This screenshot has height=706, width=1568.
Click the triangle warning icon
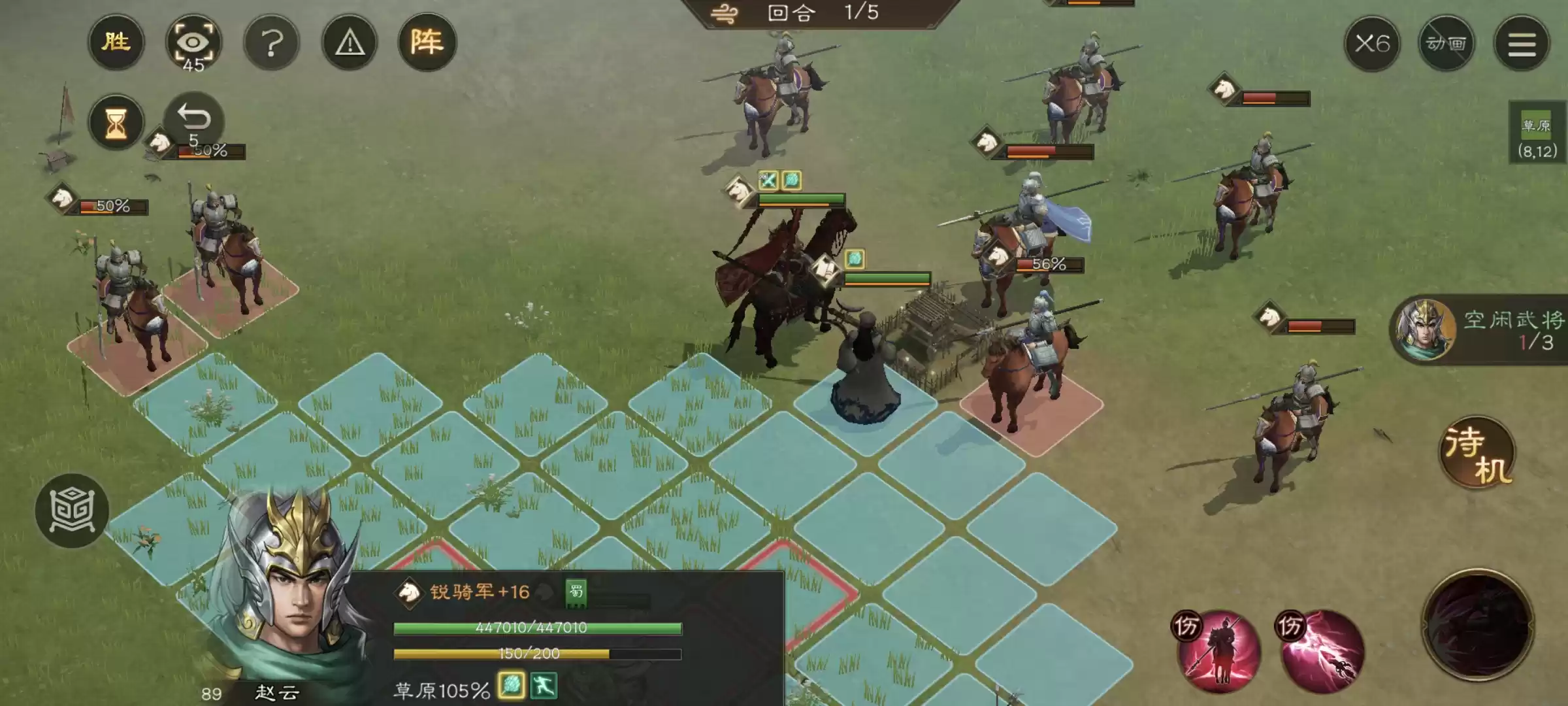(350, 42)
